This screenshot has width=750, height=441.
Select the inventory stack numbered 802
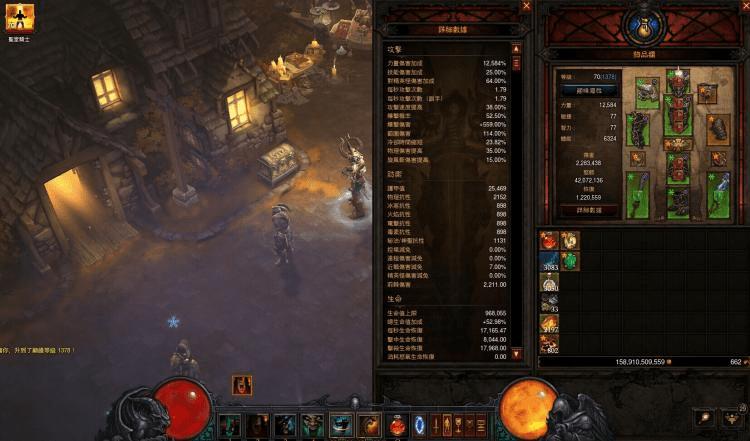pos(549,345)
